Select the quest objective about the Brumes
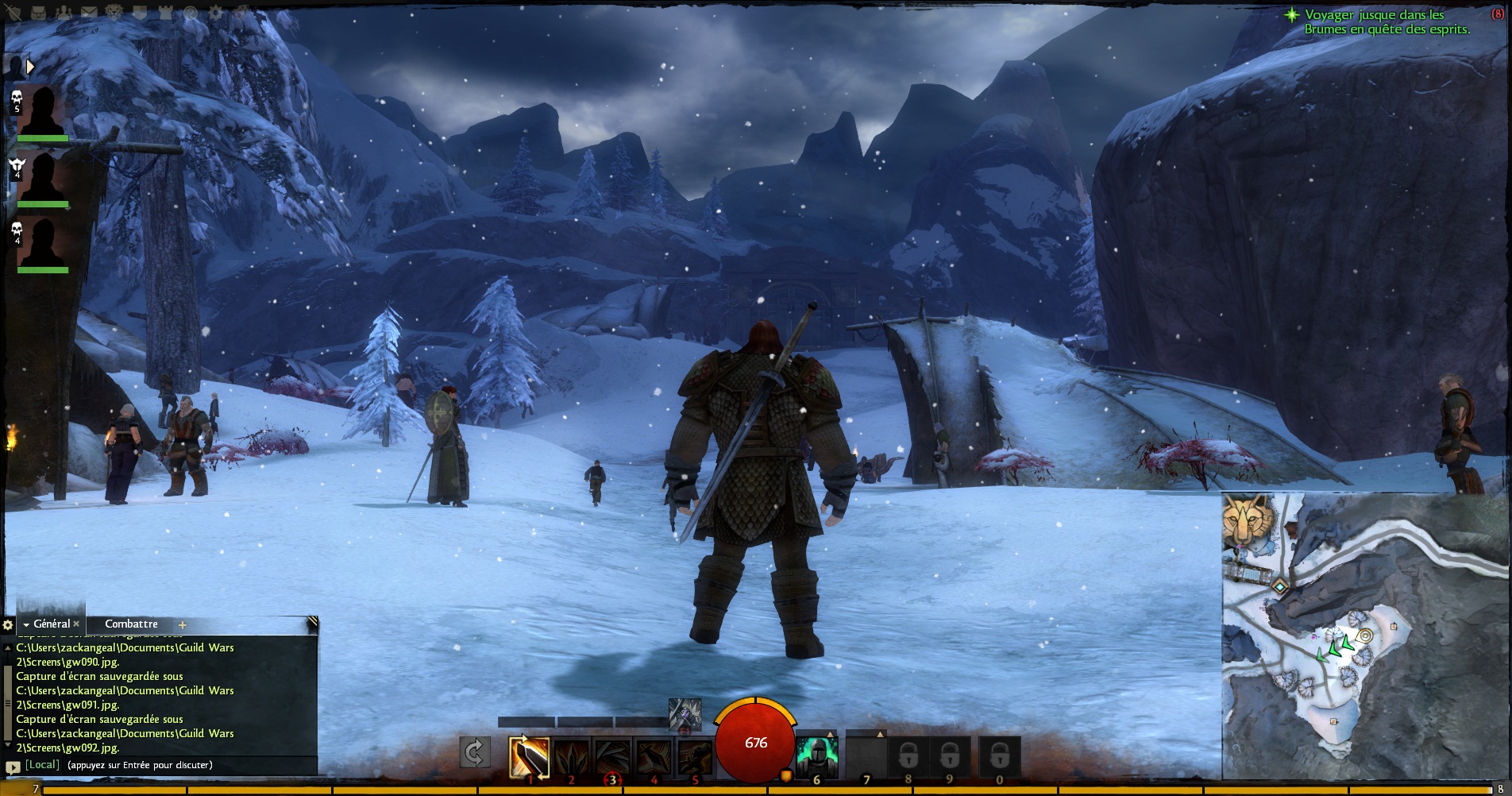 tap(1386, 22)
